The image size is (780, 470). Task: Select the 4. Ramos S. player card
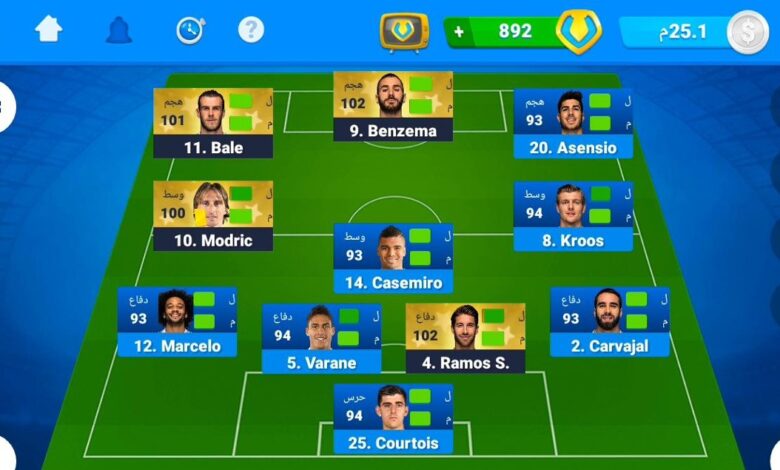[465, 338]
